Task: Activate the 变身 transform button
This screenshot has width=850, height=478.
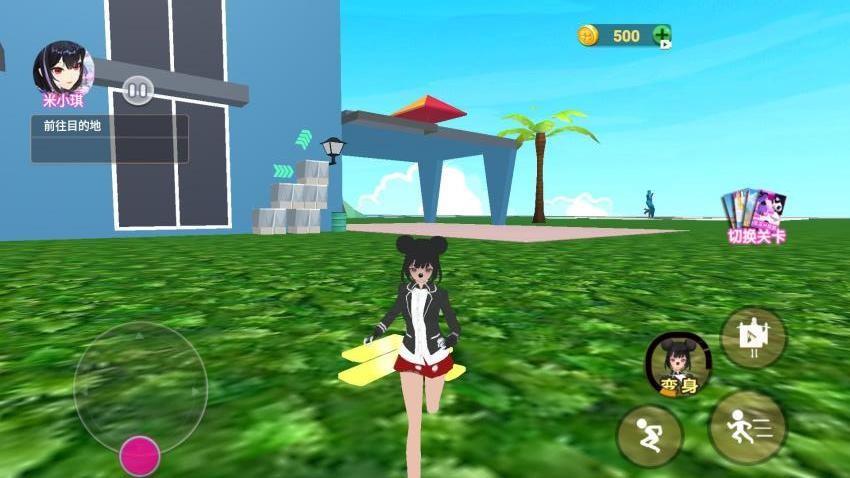Action: point(678,364)
